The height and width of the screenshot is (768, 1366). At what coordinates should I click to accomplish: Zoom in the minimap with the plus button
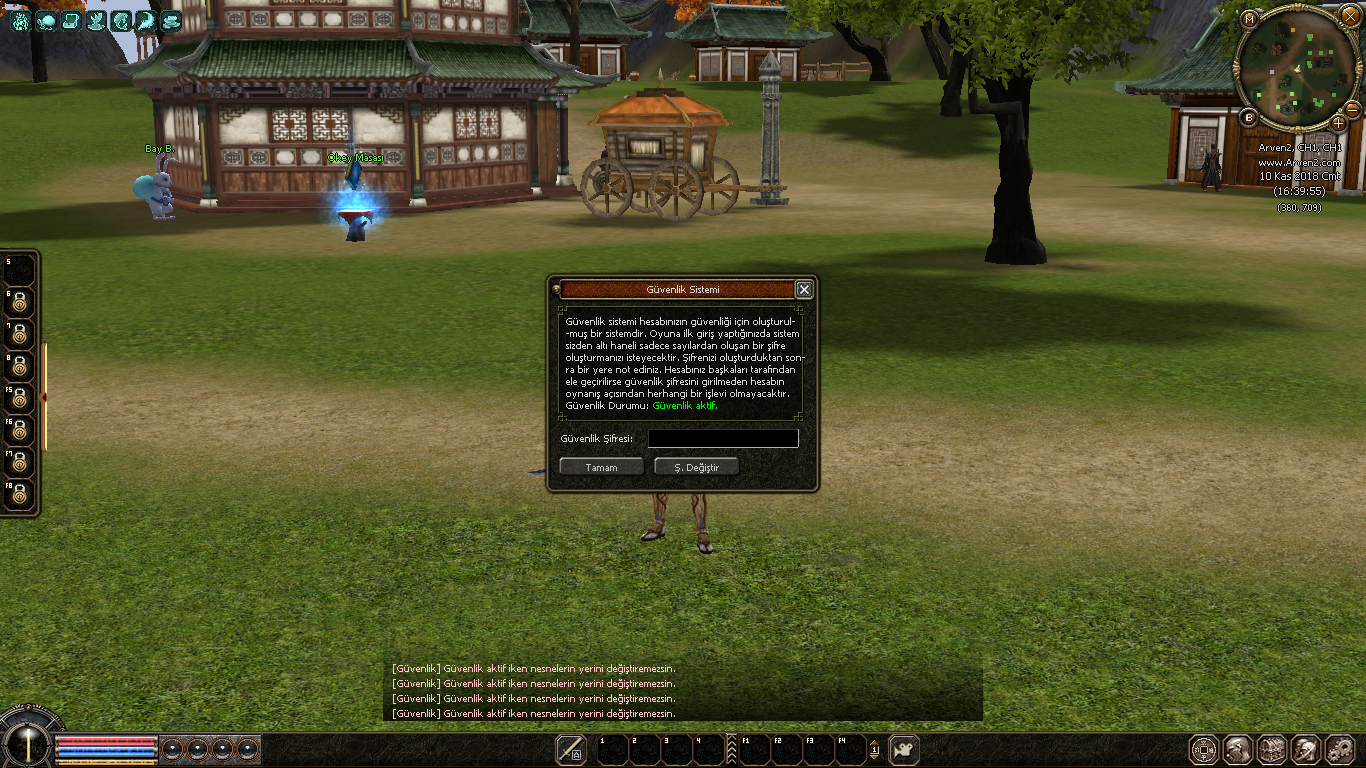[x=1338, y=123]
